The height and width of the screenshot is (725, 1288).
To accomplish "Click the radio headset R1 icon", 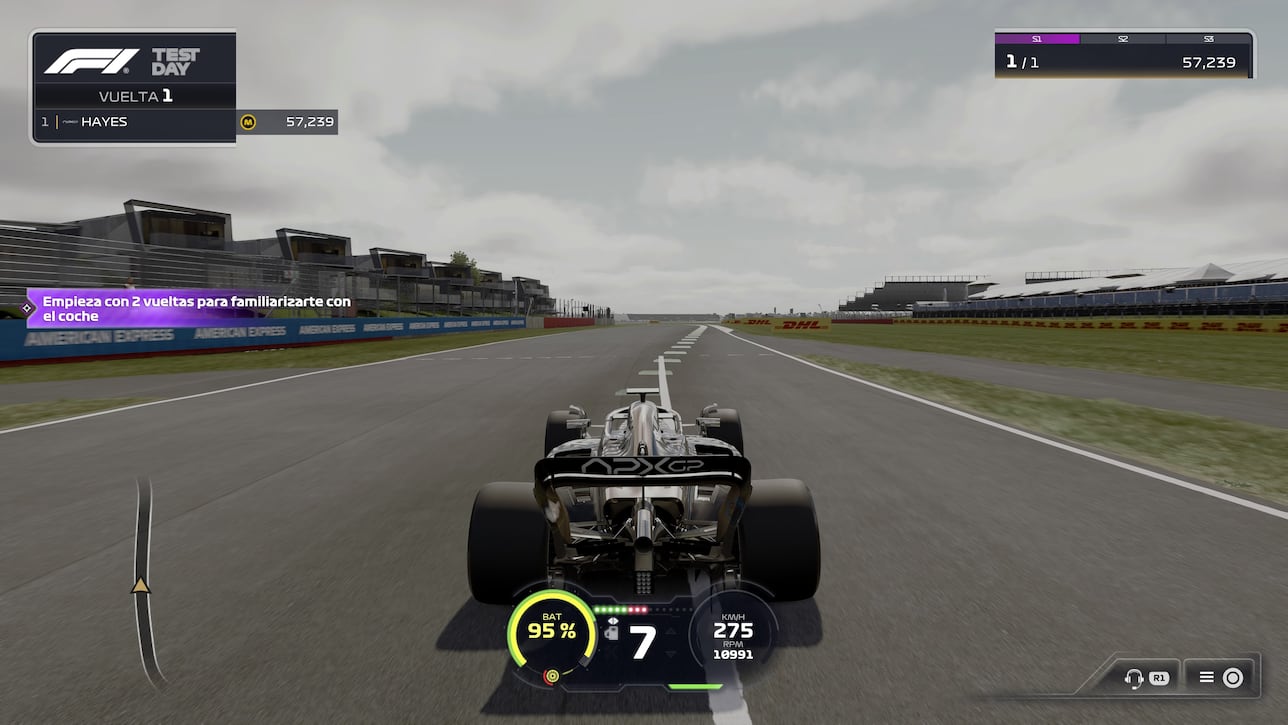I will 1140,677.
